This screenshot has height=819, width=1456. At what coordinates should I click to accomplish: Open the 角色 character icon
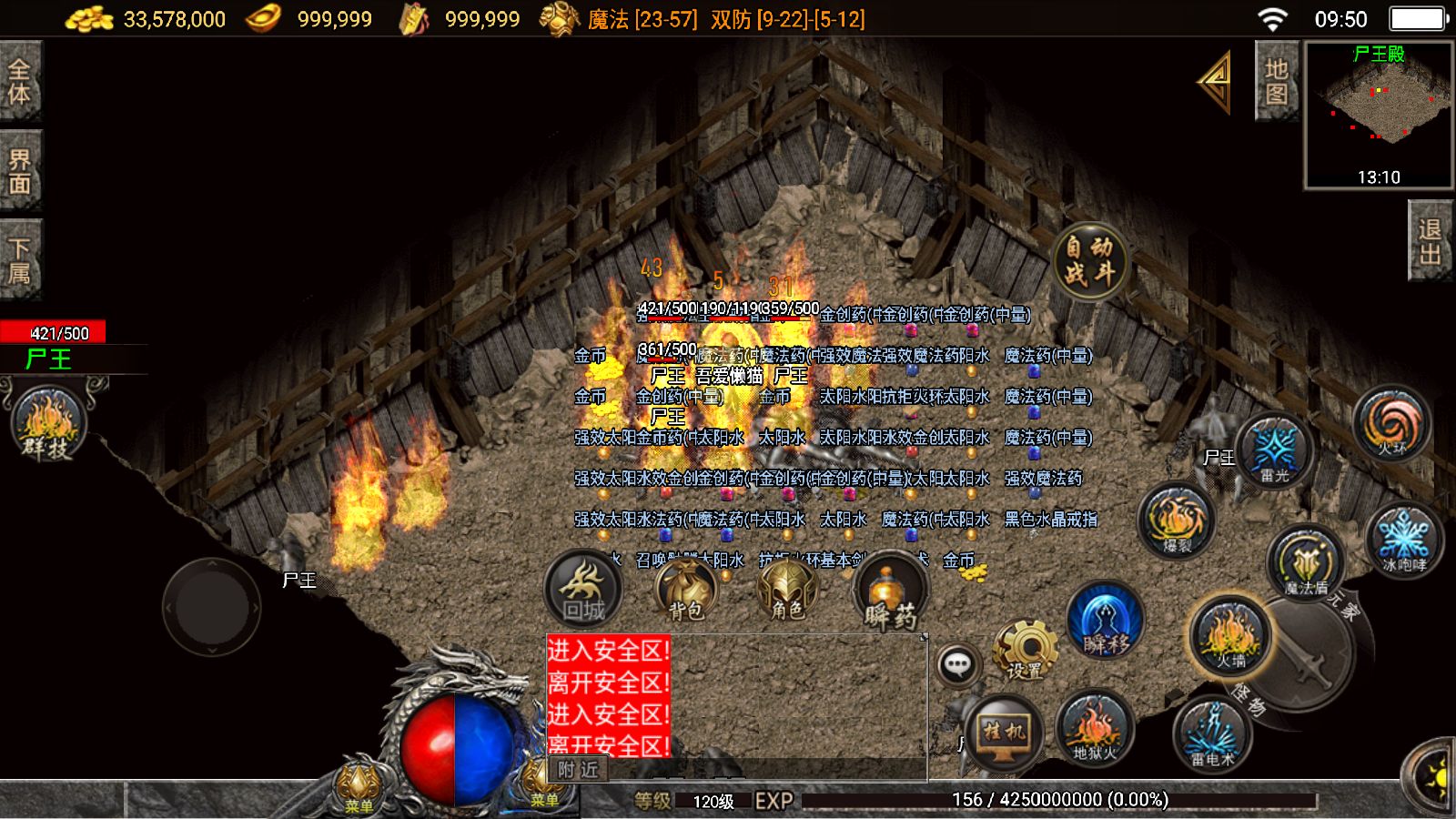pyautogui.click(x=788, y=591)
